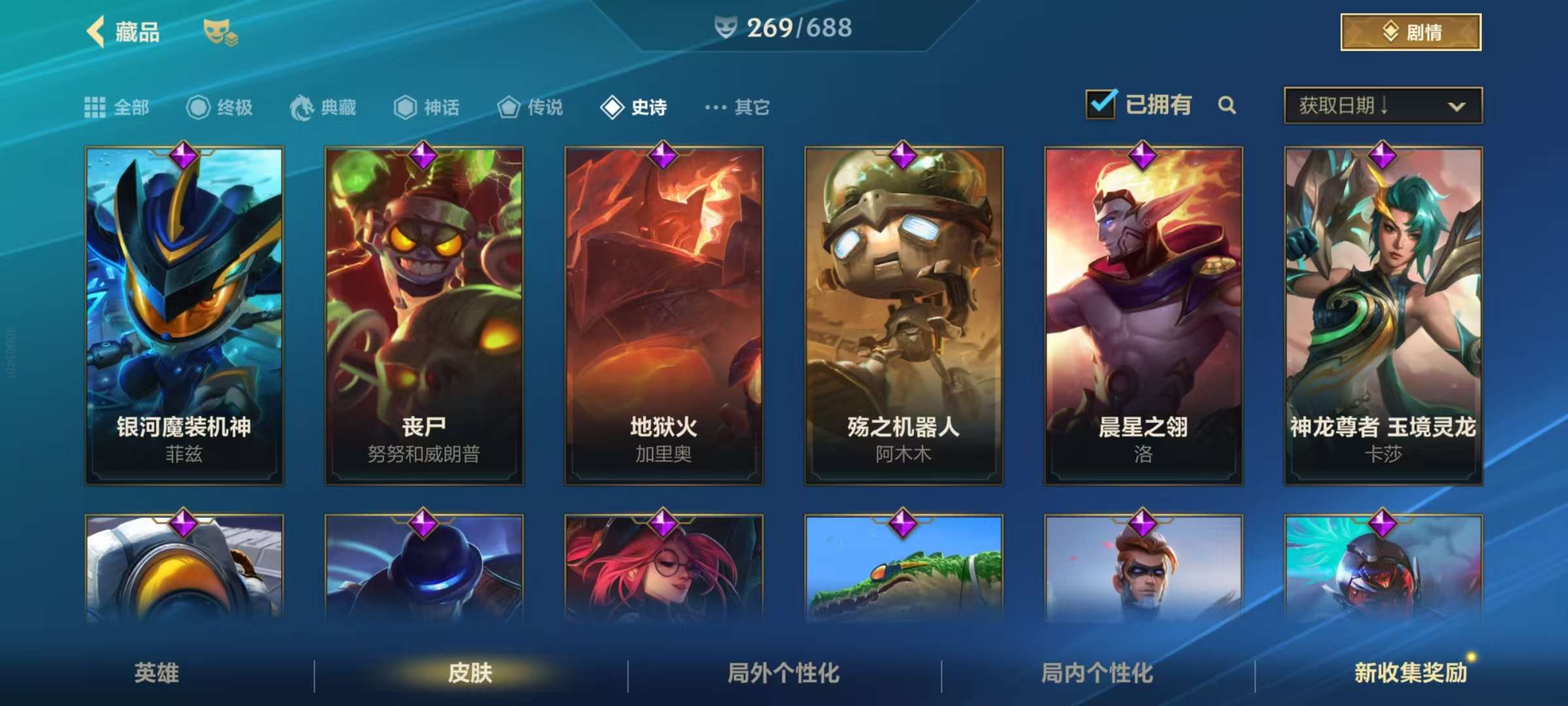
Task: Select the 传说 rarity filter
Action: click(530, 107)
